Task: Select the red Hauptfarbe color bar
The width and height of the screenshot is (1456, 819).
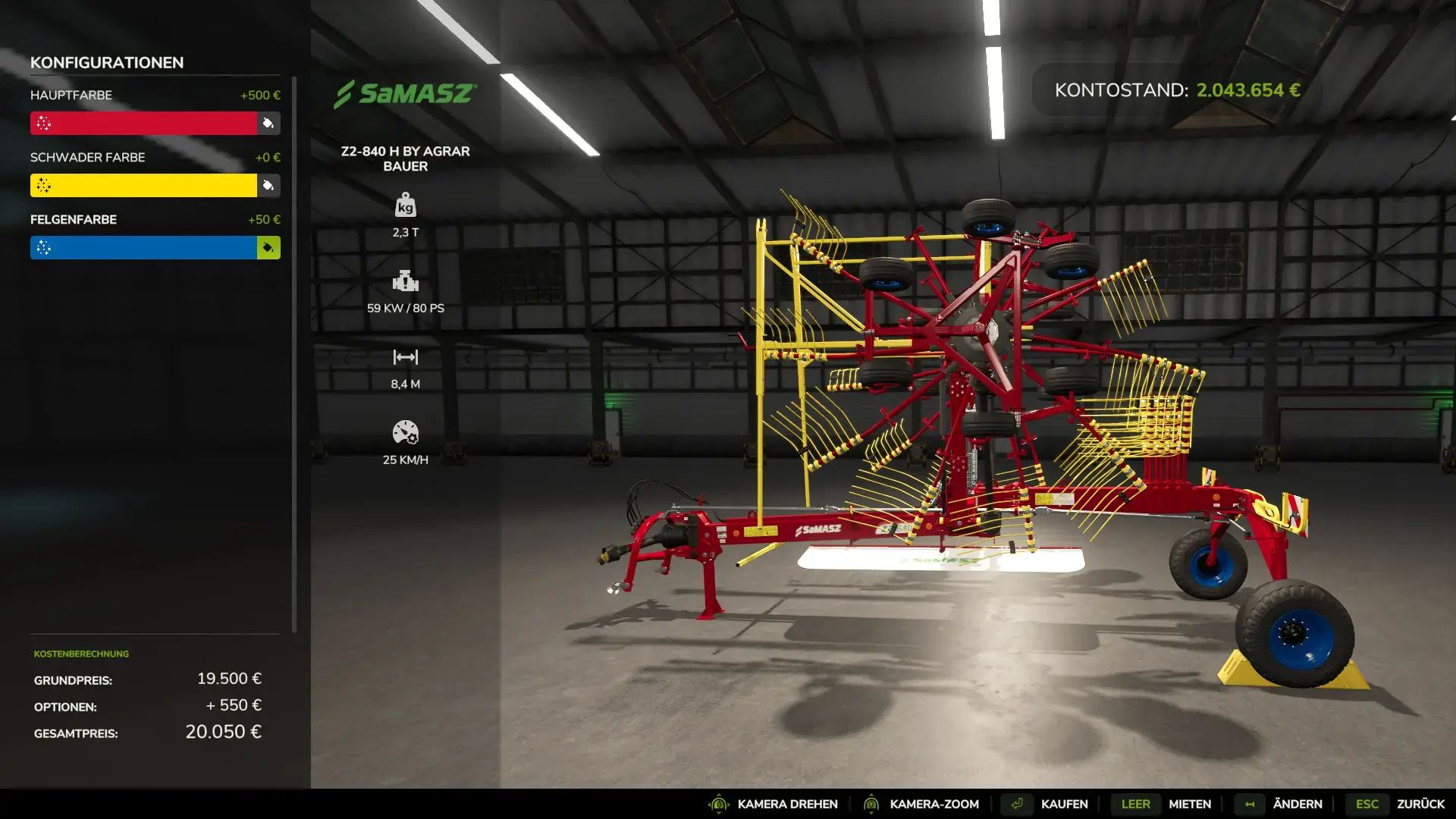Action: (144, 123)
